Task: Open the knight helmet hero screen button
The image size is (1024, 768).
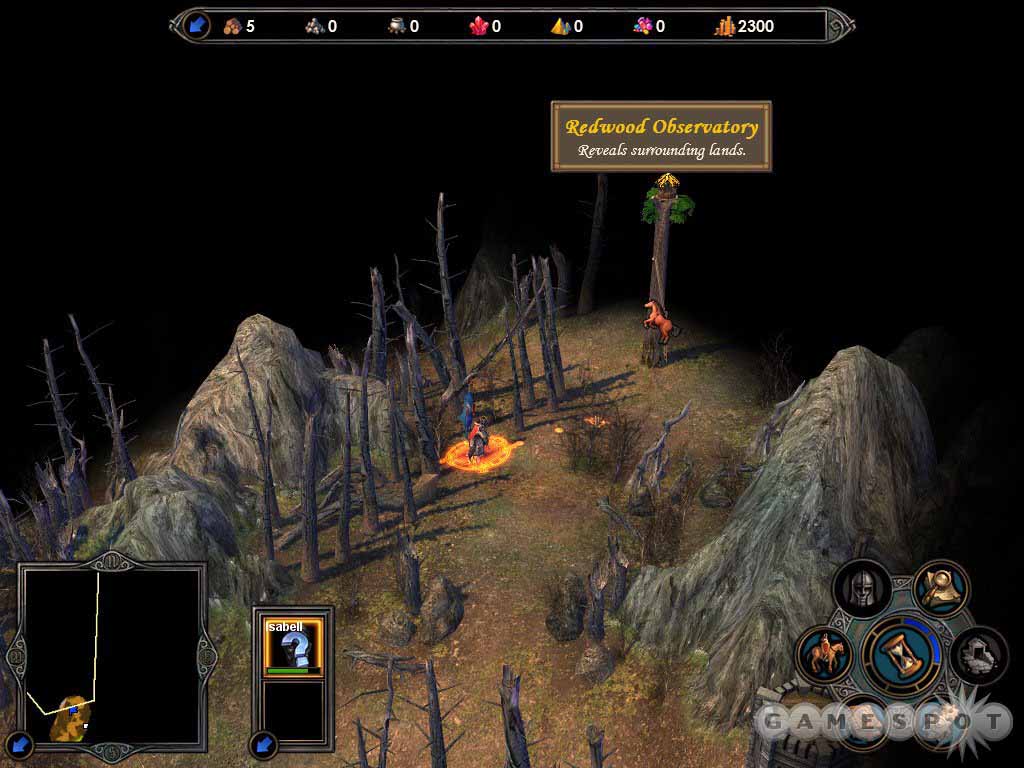Action: [x=861, y=589]
